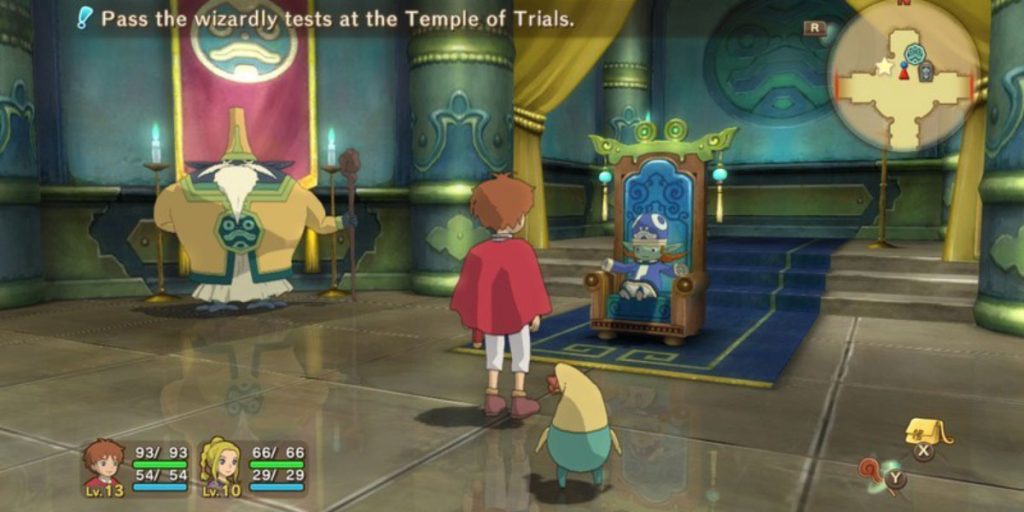Select the blonde girl's Lv.10 portrait
Screen dimensions: 1024x512
pyautogui.click(x=221, y=465)
